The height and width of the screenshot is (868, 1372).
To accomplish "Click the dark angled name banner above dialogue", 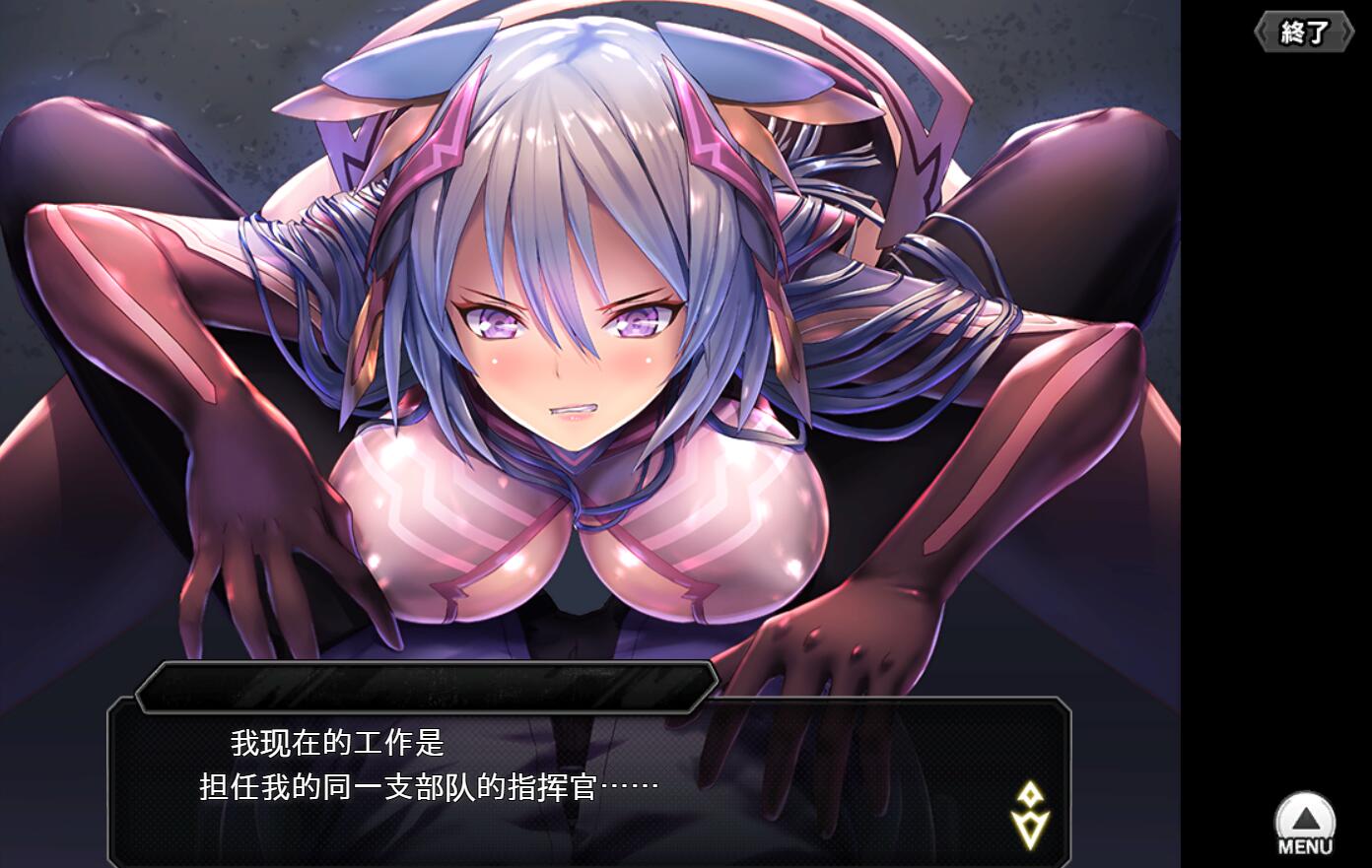I will click(429, 687).
